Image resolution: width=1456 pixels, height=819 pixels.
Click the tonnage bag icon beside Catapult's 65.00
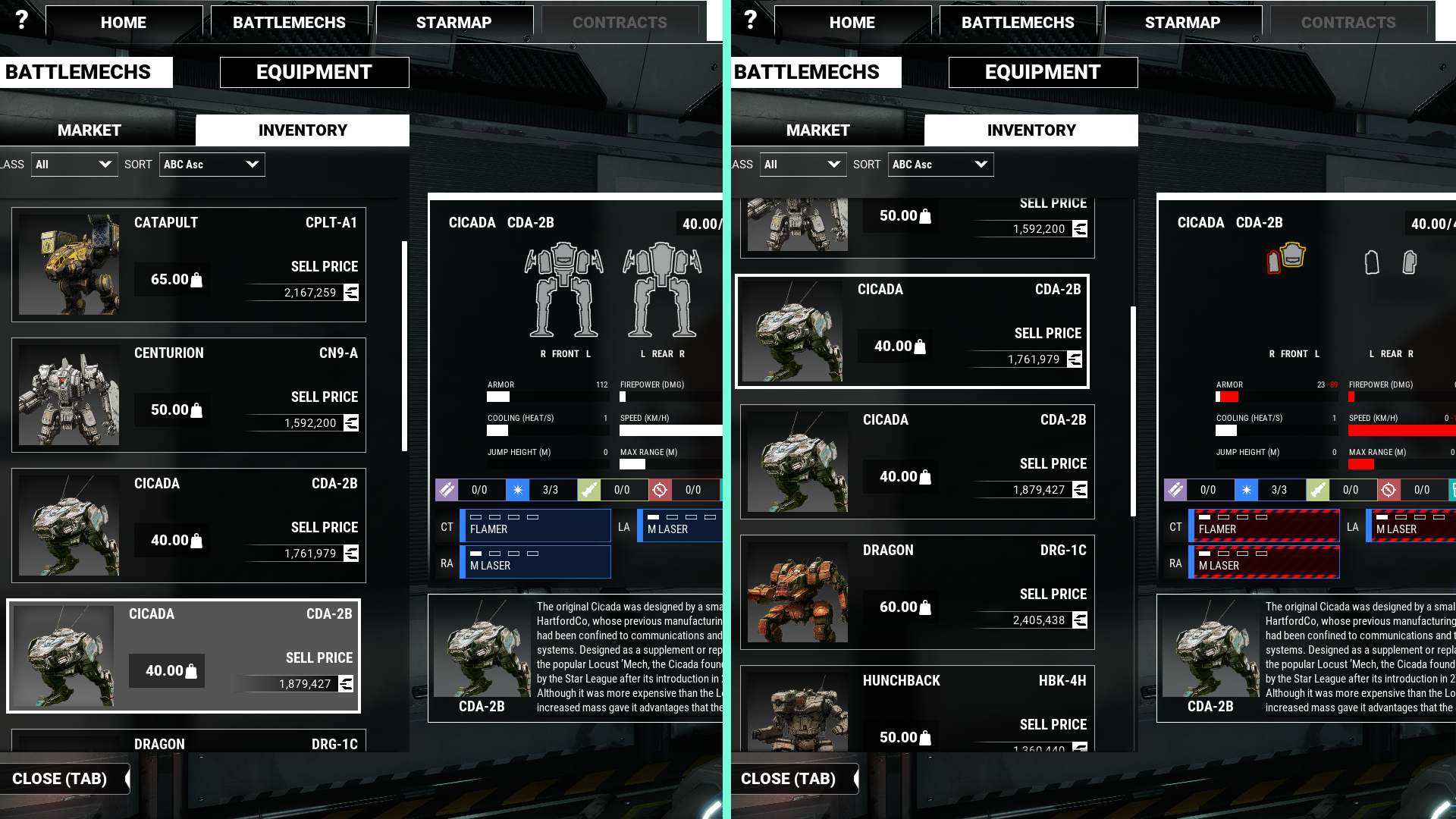point(196,280)
